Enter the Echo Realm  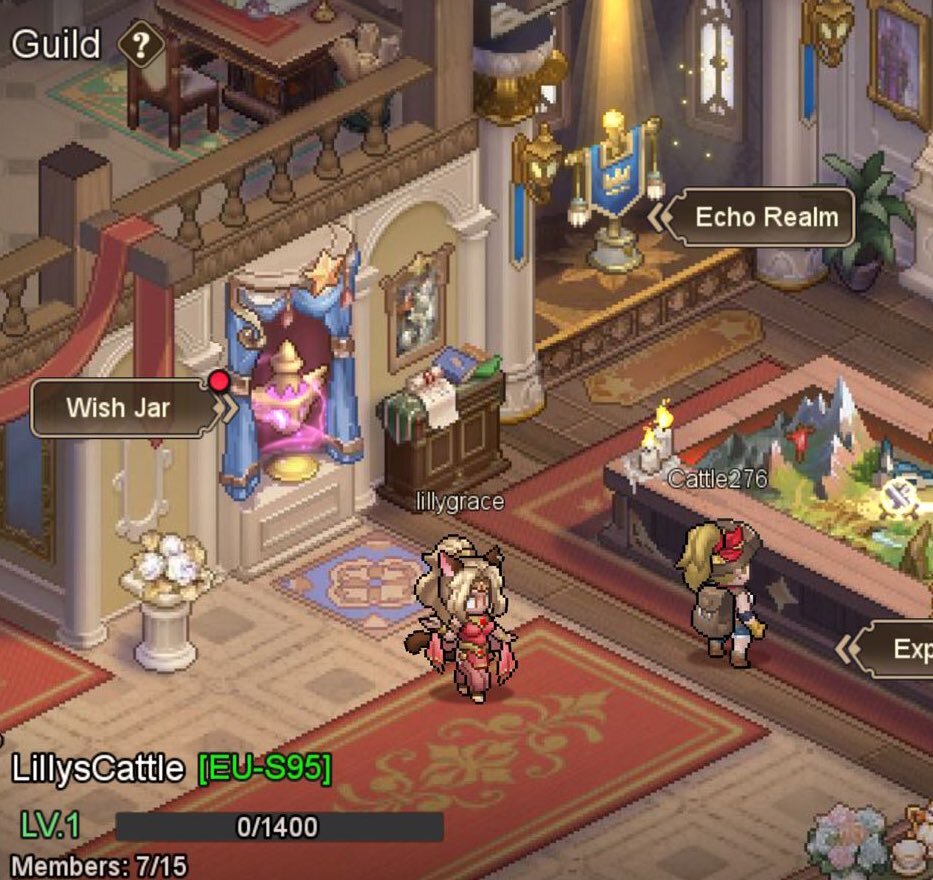pos(766,217)
